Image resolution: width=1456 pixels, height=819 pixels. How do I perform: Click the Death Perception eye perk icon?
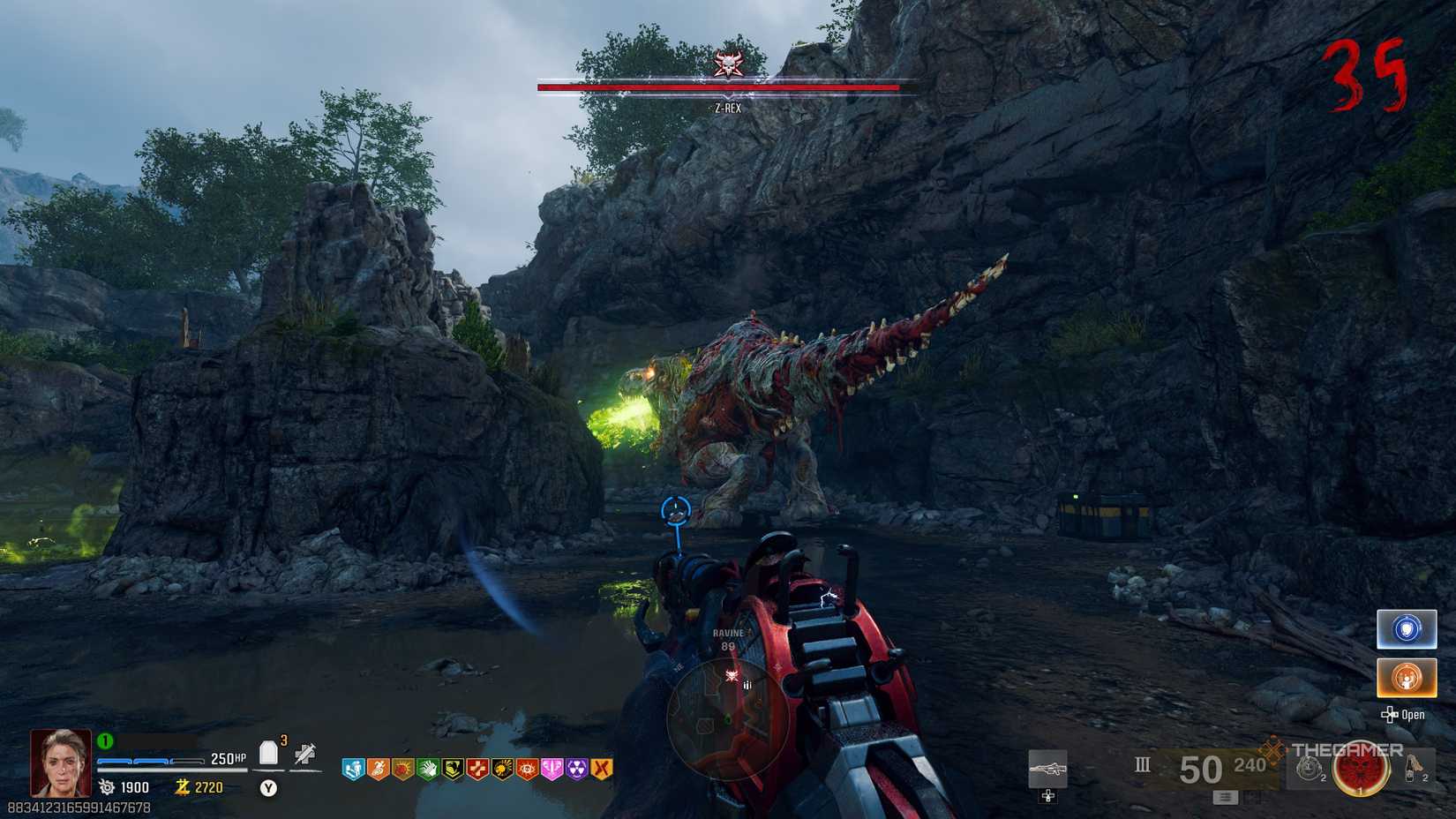[526, 770]
